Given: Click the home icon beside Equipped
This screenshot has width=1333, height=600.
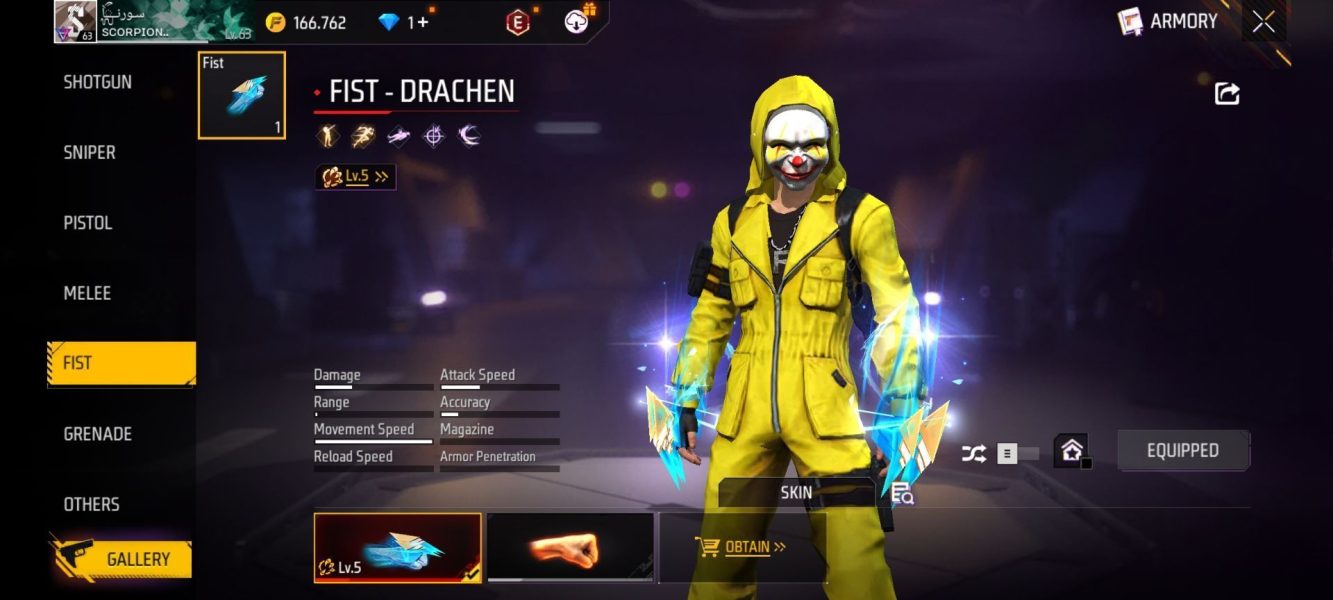Looking at the screenshot, I should coord(1071,451).
